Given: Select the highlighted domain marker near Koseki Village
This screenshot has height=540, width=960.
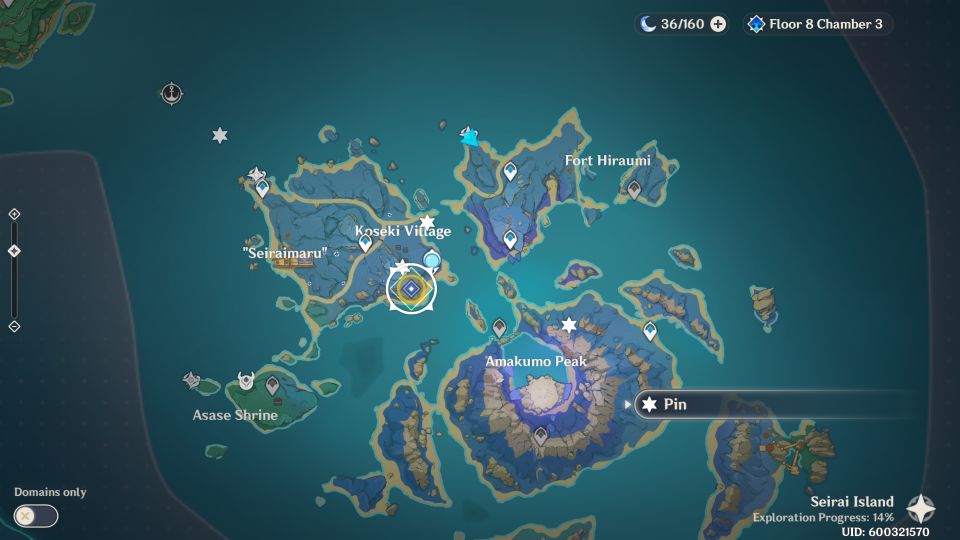Looking at the screenshot, I should 411,289.
